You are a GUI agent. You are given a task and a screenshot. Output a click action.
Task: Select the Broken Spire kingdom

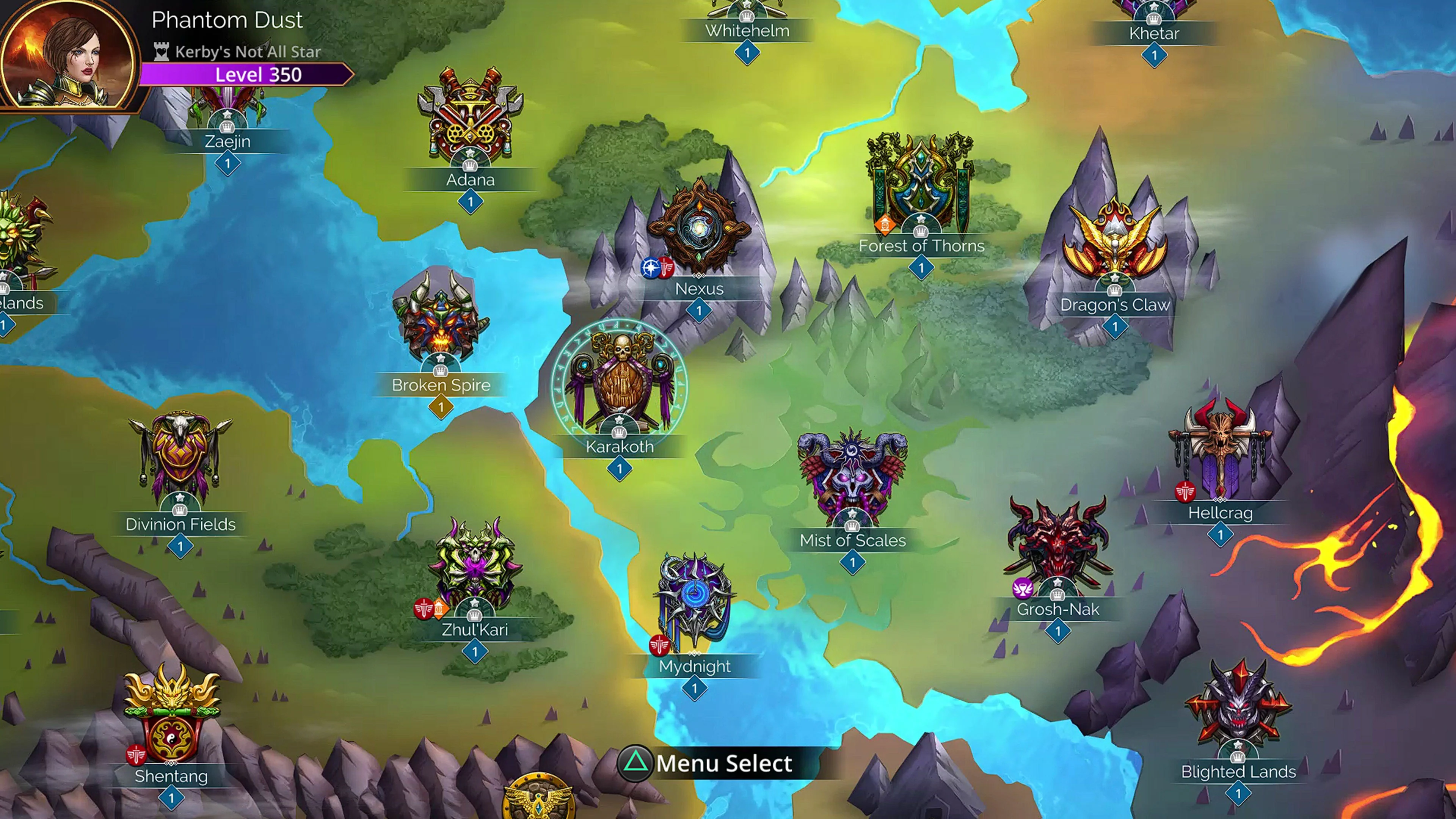[440, 319]
